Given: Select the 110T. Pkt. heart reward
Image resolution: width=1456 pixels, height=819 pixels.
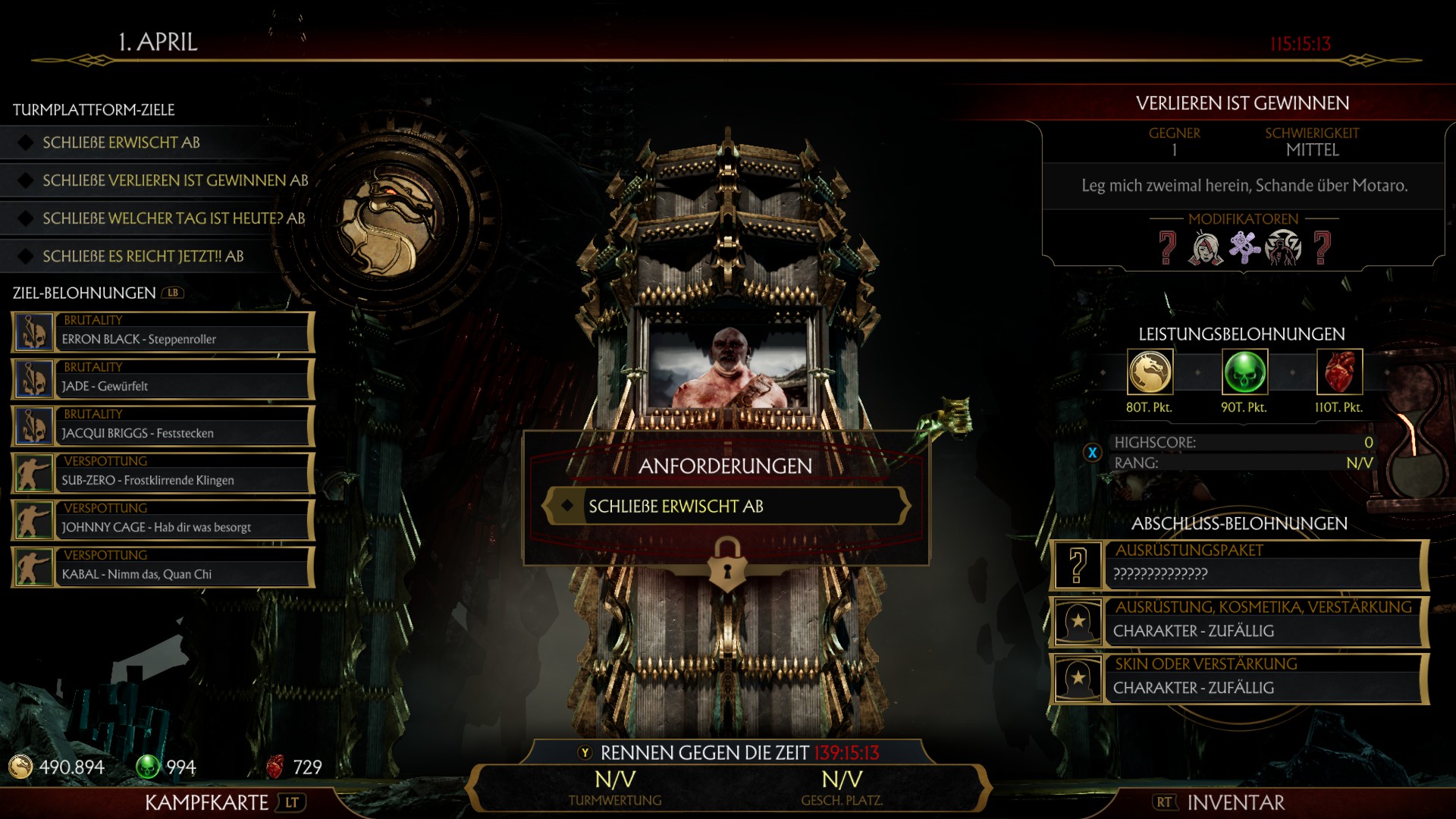Looking at the screenshot, I should 1339,372.
